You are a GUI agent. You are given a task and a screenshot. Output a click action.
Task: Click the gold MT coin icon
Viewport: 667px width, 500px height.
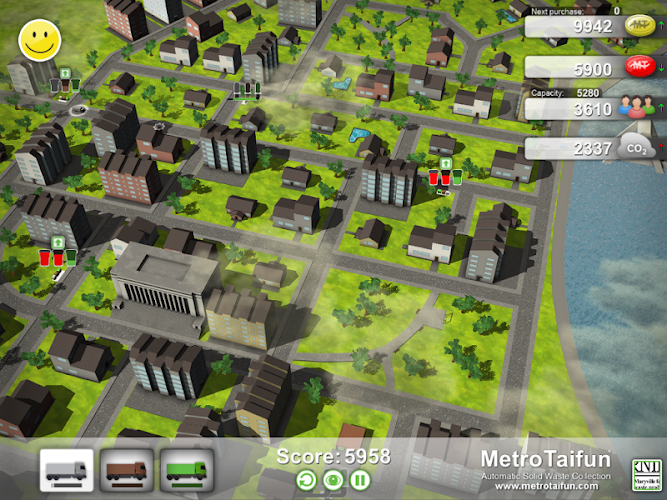point(638,26)
